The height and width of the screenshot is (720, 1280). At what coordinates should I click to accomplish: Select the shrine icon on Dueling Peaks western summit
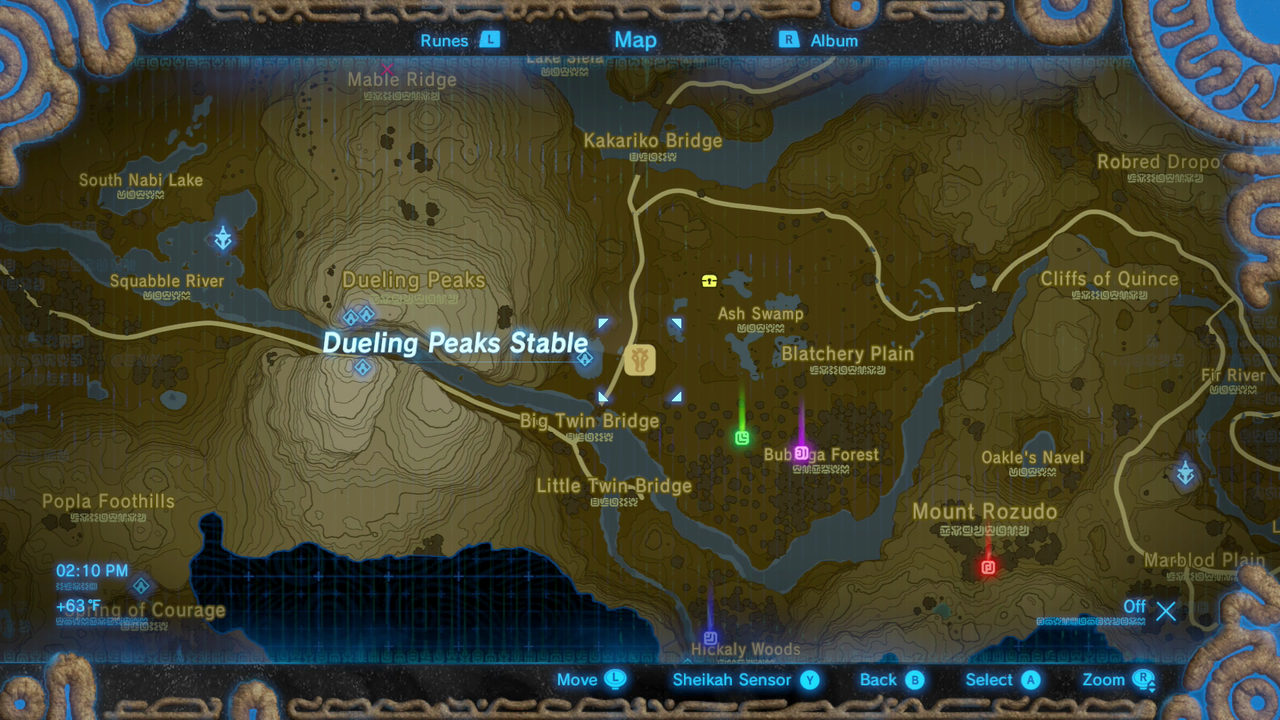coord(351,316)
